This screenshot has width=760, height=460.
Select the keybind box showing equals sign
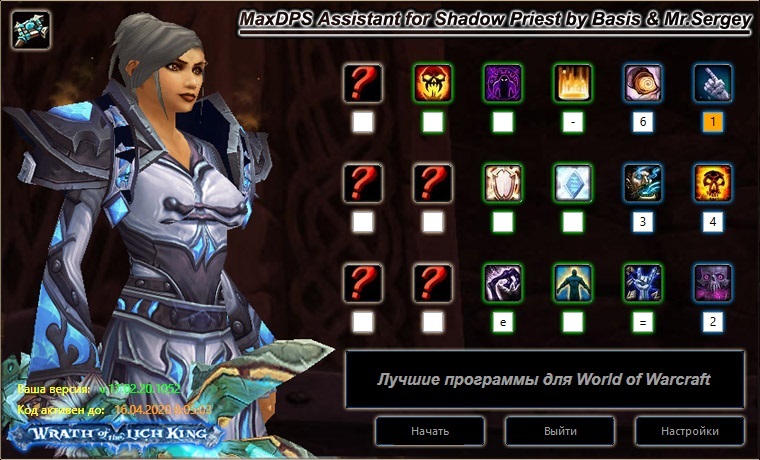[x=643, y=322]
